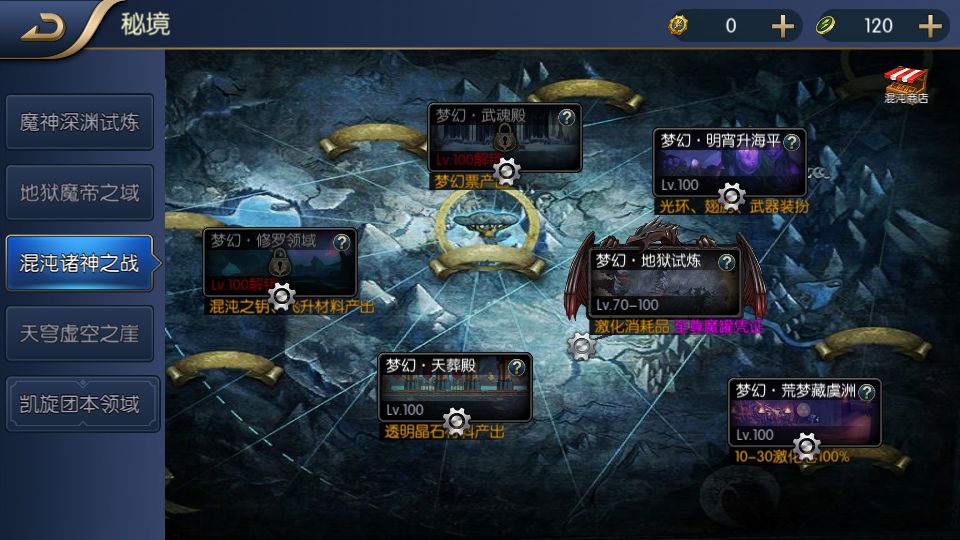
Task: Add more gold coin currency
Action: pyautogui.click(x=782, y=26)
